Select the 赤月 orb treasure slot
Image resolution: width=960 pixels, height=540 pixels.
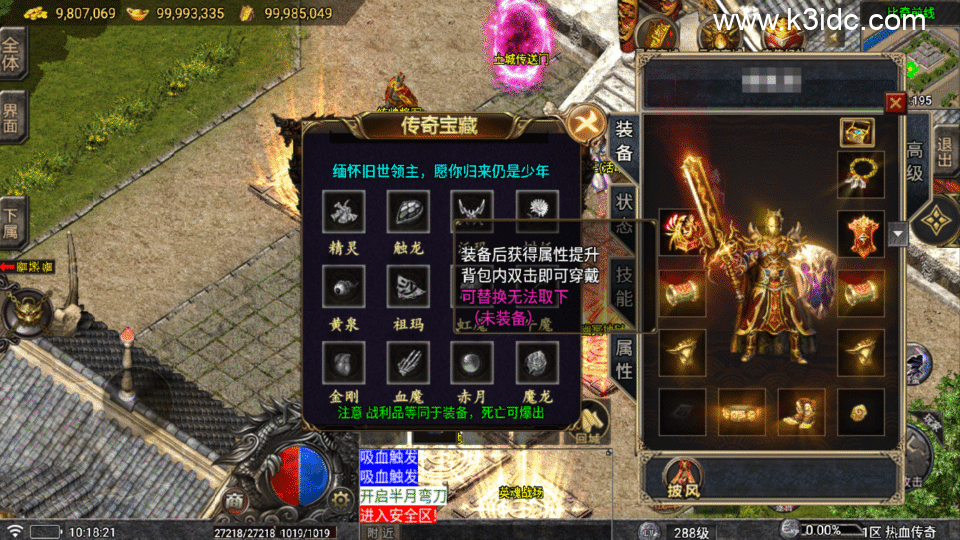[x=471, y=362]
